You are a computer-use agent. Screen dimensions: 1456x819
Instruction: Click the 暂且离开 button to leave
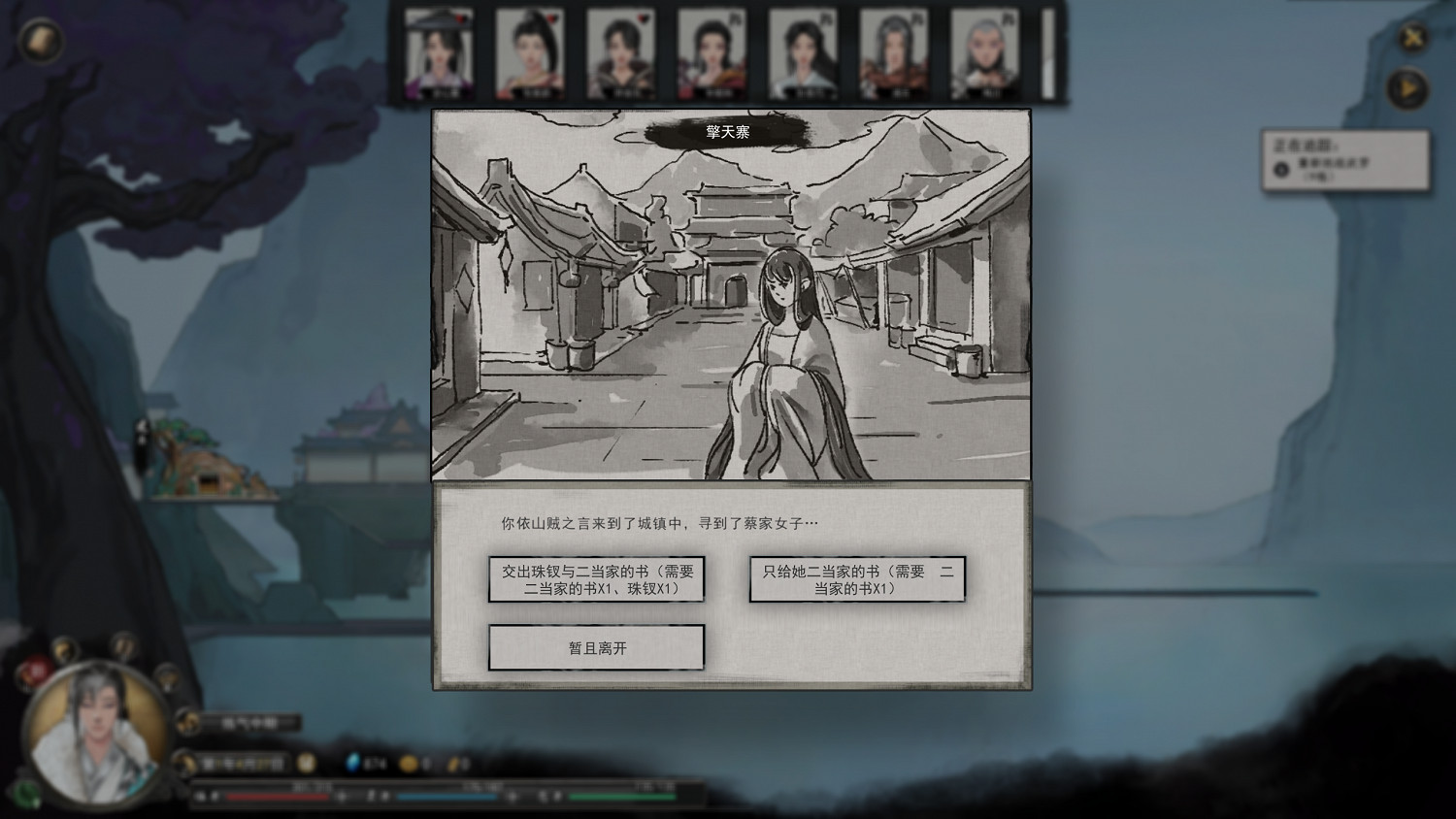pyautogui.click(x=596, y=647)
